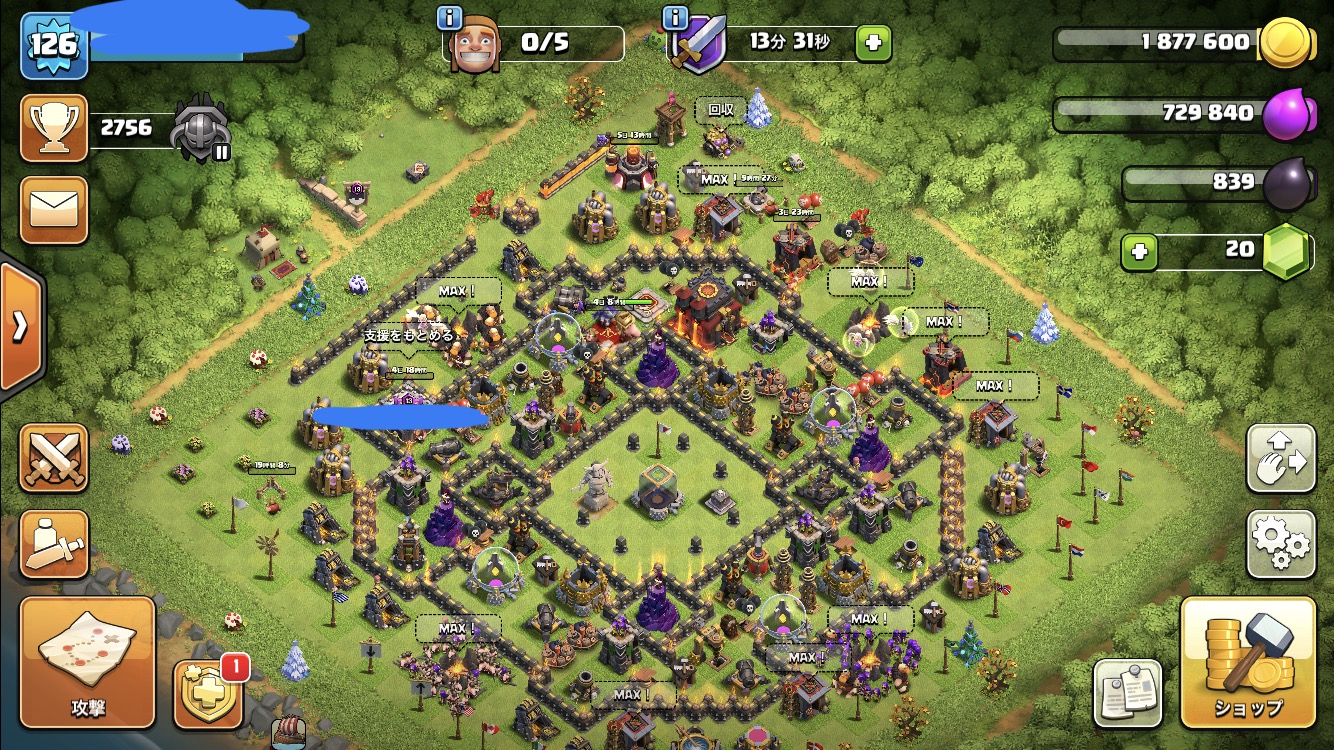The width and height of the screenshot is (1334, 750).
Task: Open the army overview soldier button
Action: pos(54,544)
